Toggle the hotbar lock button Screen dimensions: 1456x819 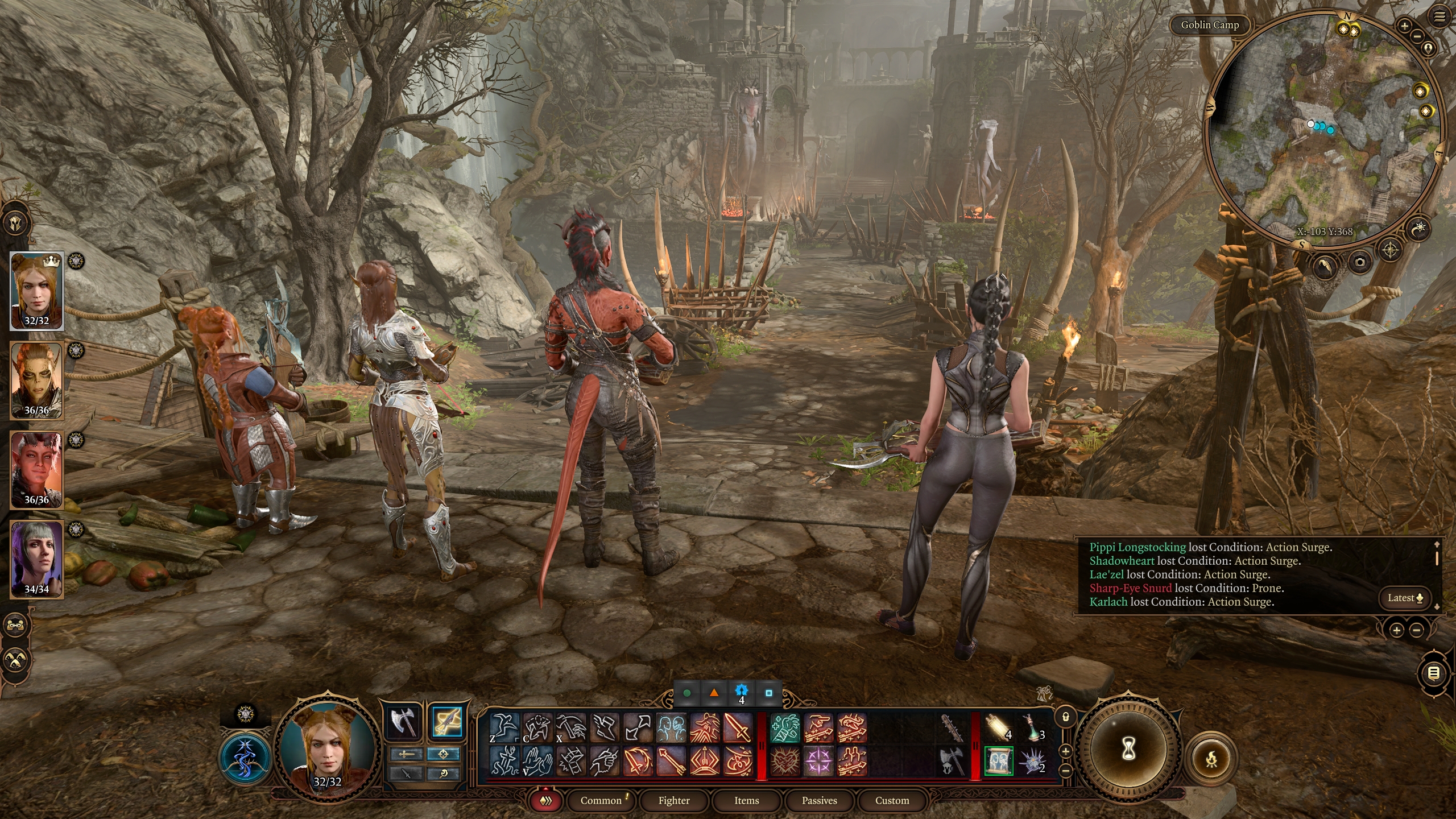tap(1066, 717)
